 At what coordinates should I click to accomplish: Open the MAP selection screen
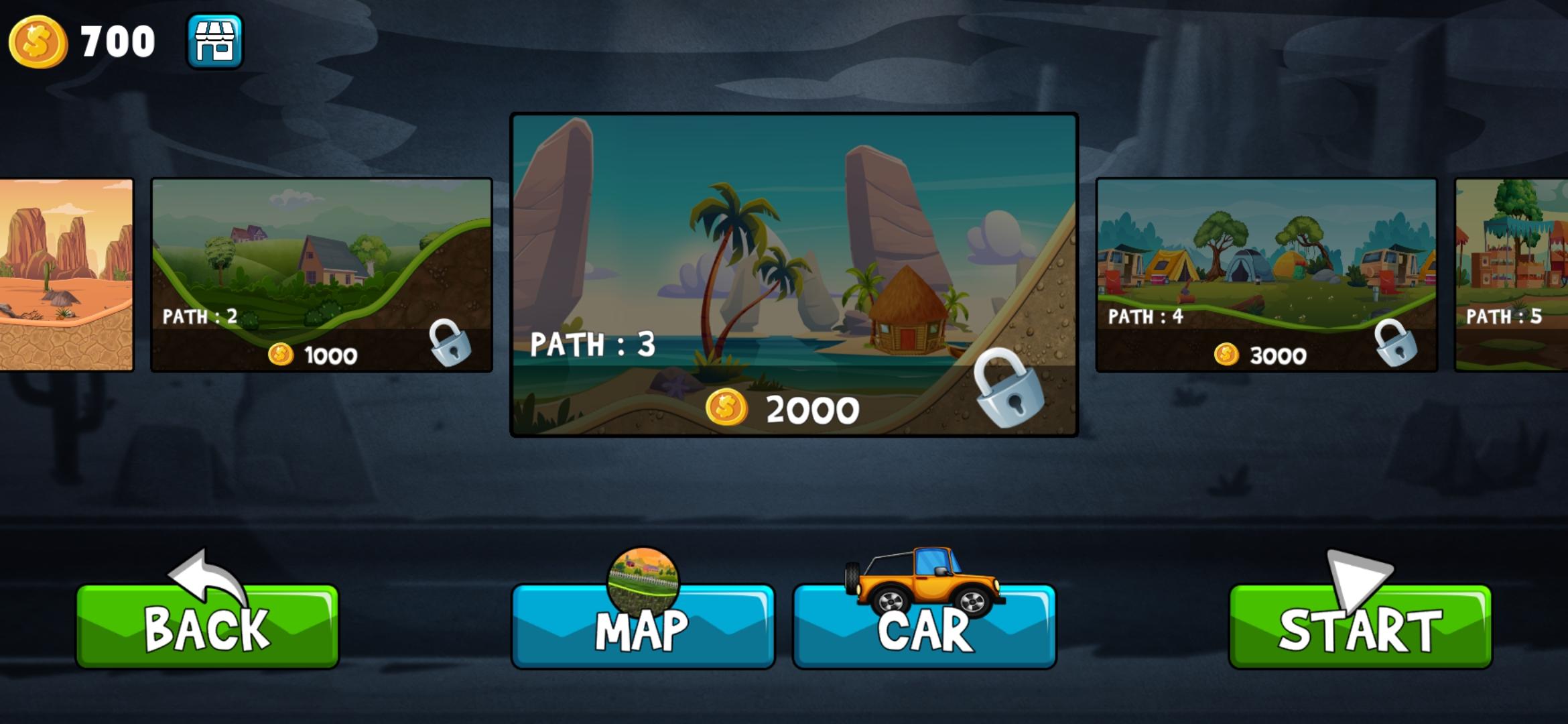pyautogui.click(x=645, y=629)
